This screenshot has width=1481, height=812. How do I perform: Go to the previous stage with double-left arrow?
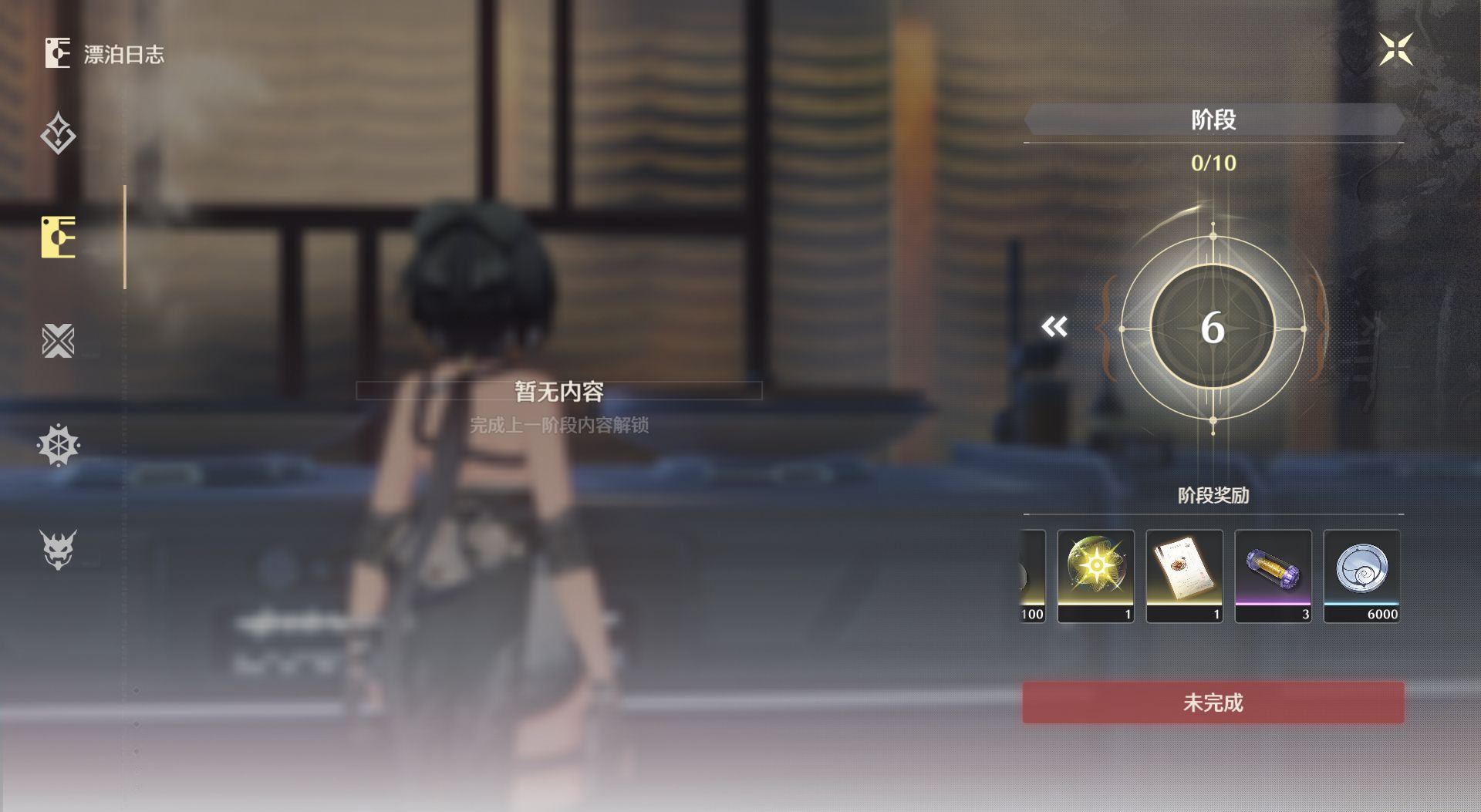coord(1054,327)
